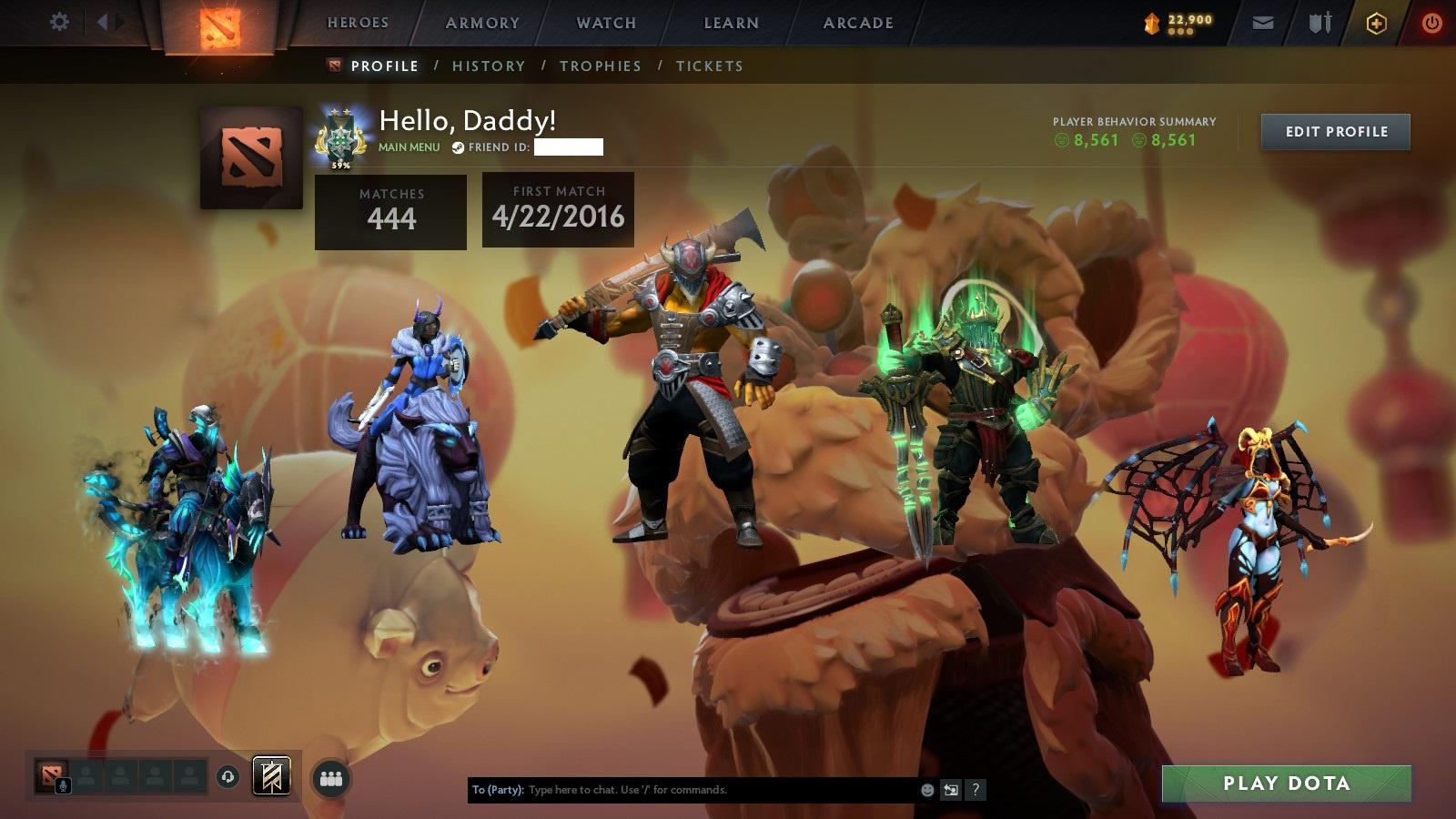
Task: Click the EDIT PROFILE button
Action: [1334, 131]
